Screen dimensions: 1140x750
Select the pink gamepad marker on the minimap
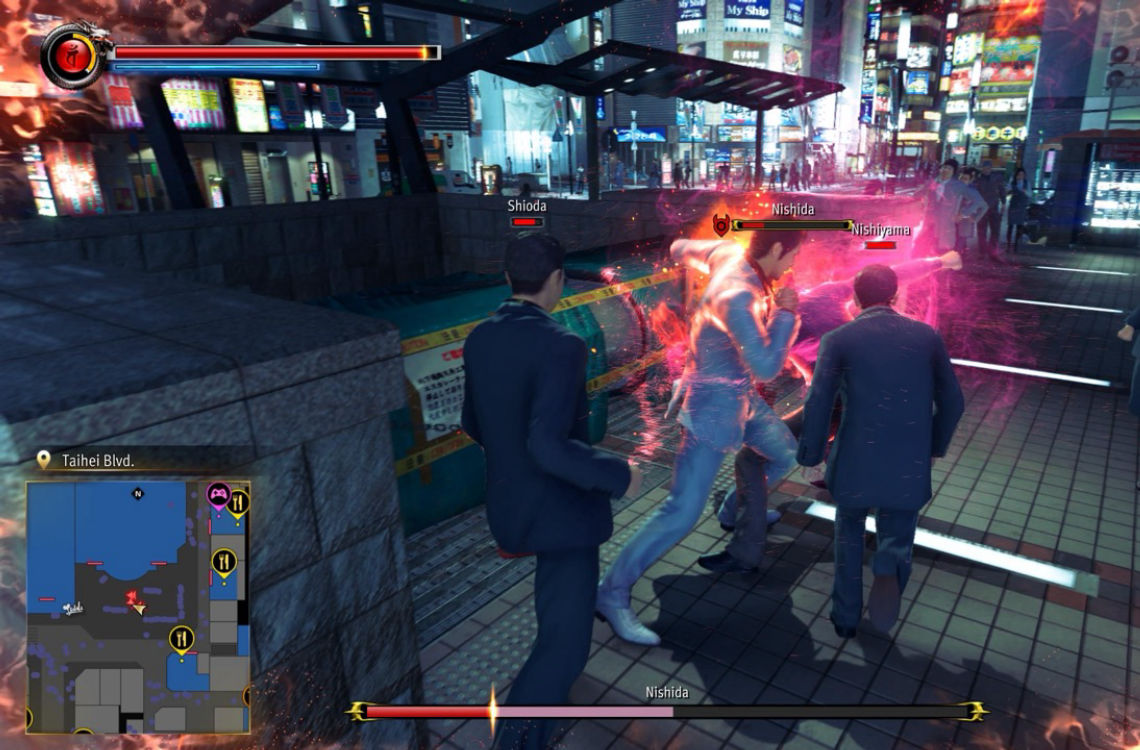(218, 493)
